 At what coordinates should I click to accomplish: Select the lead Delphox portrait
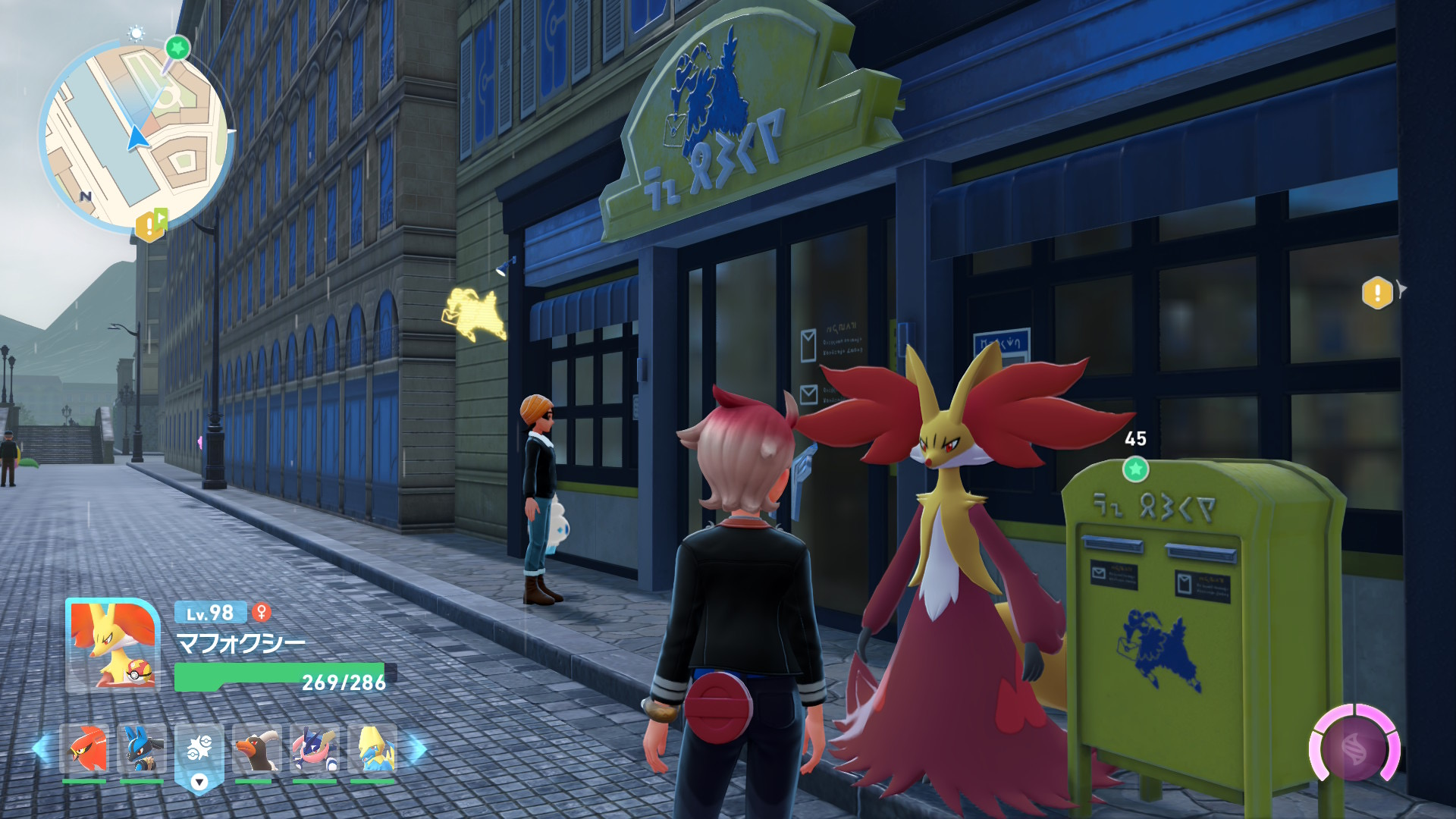coord(112,645)
